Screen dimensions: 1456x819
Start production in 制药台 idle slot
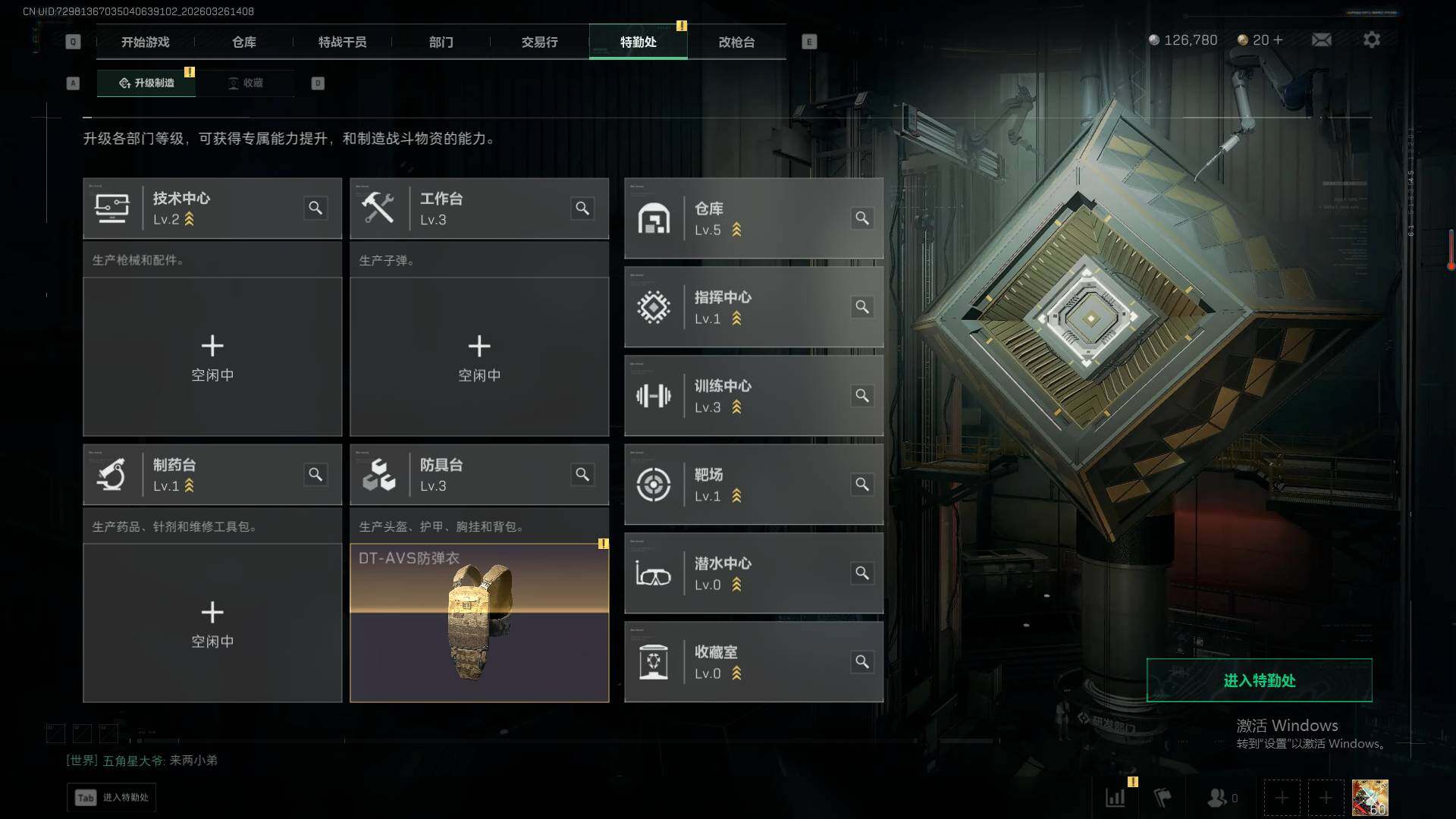tap(212, 623)
